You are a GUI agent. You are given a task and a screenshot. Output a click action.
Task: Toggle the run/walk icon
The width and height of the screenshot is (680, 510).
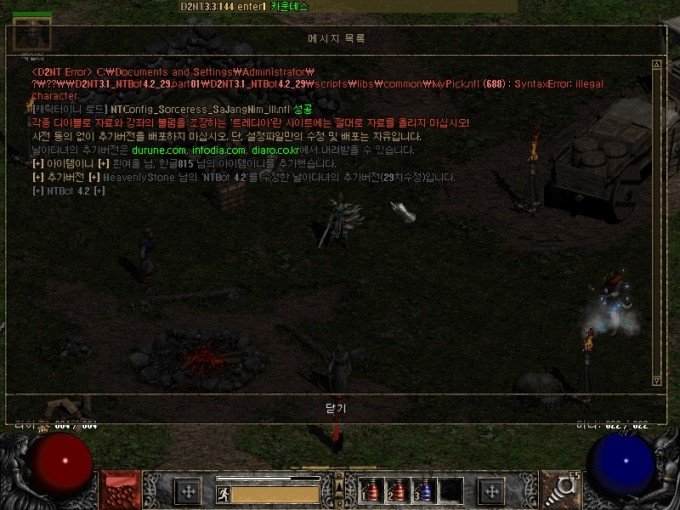click(x=223, y=492)
